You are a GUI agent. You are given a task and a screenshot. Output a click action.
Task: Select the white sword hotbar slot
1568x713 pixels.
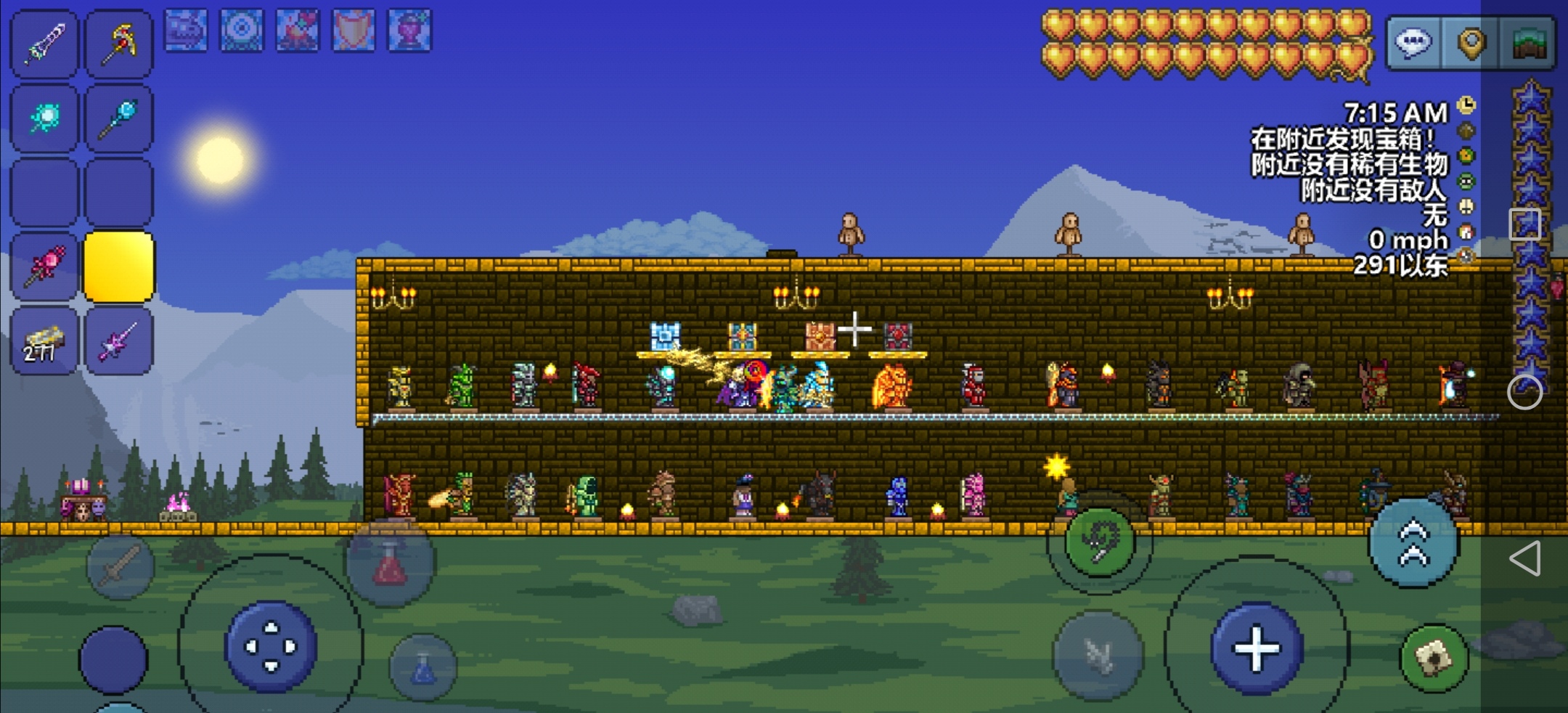coord(44,44)
